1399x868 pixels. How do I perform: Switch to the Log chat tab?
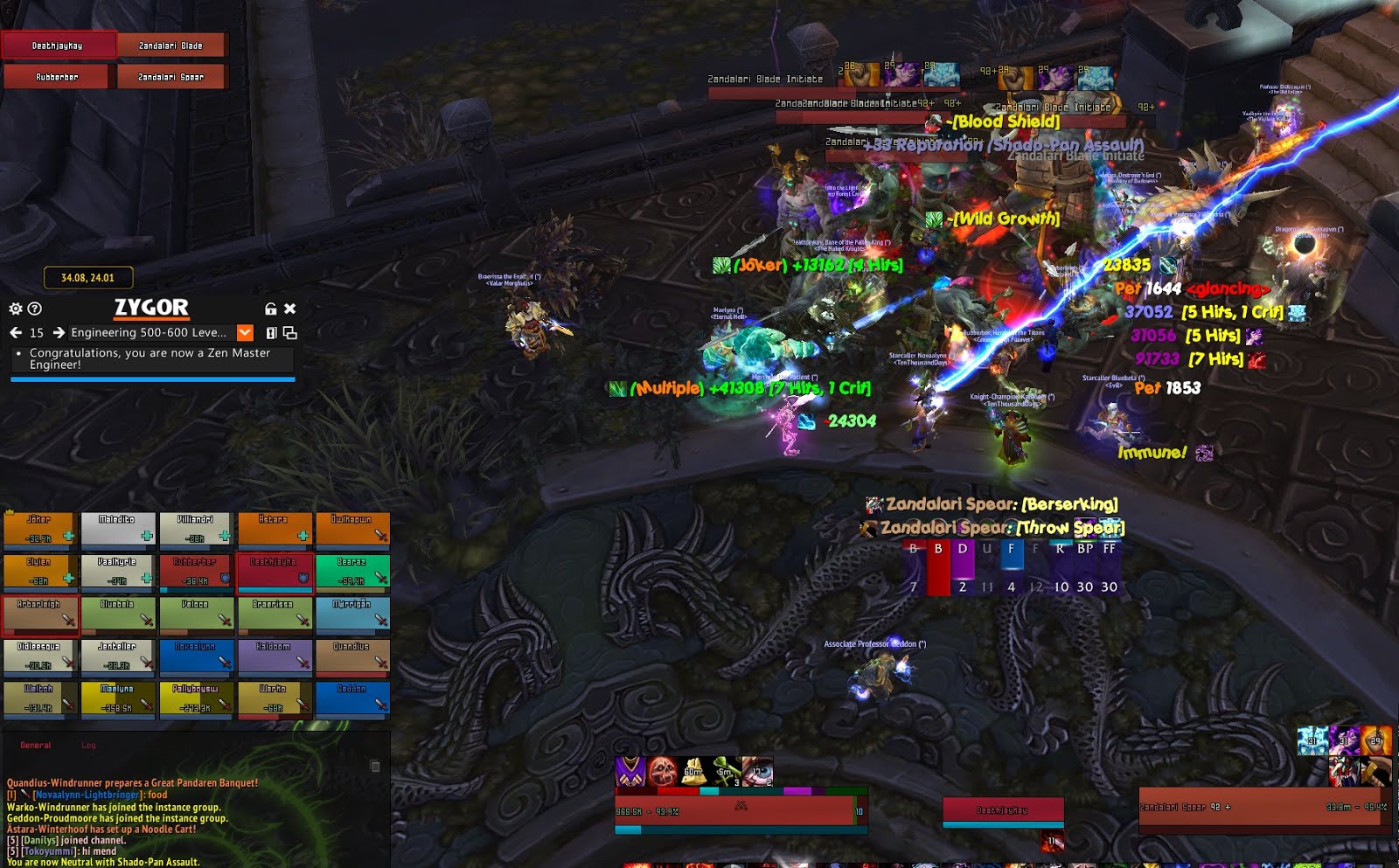[88, 746]
